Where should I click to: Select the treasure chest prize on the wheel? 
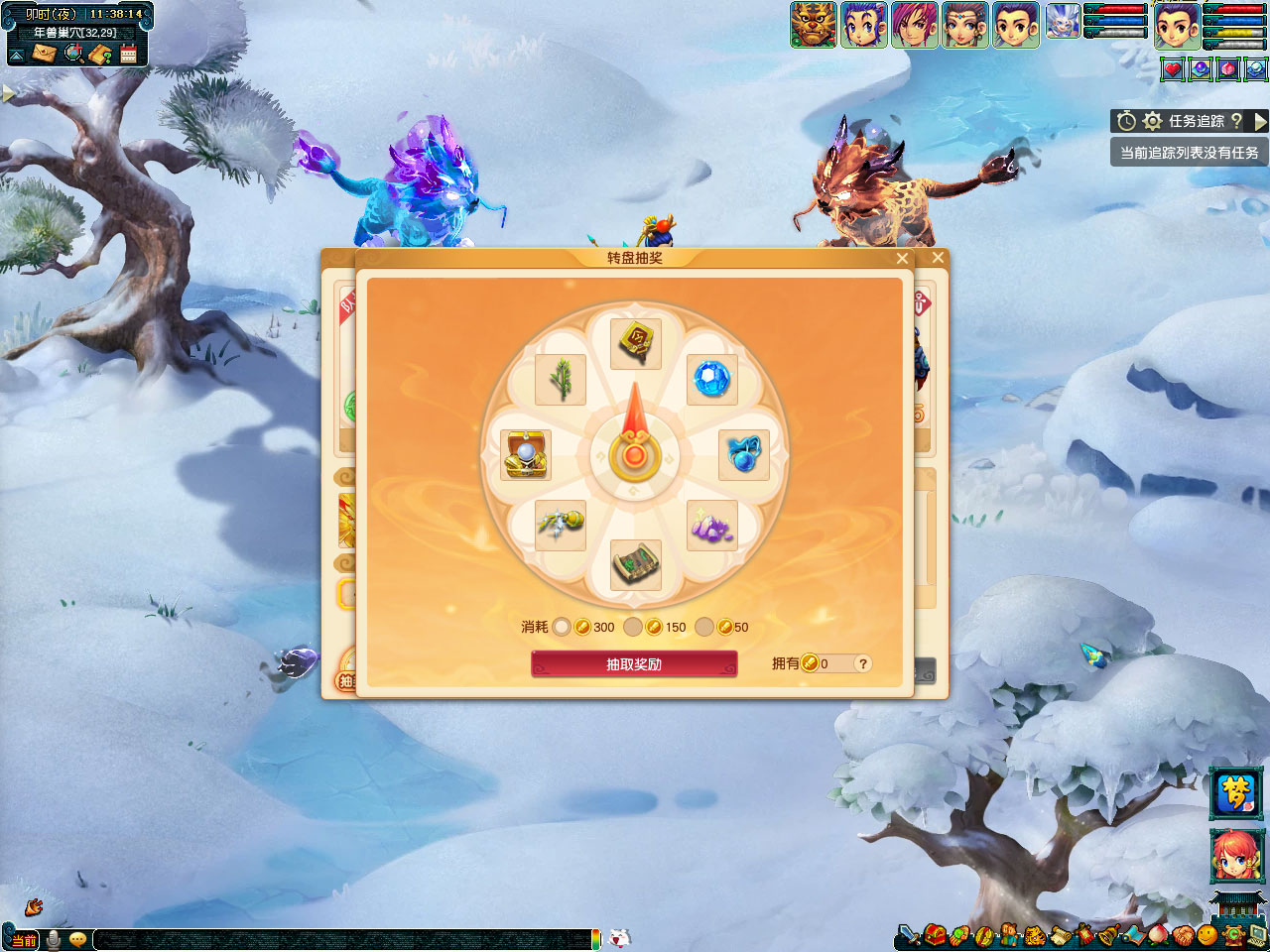[526, 455]
